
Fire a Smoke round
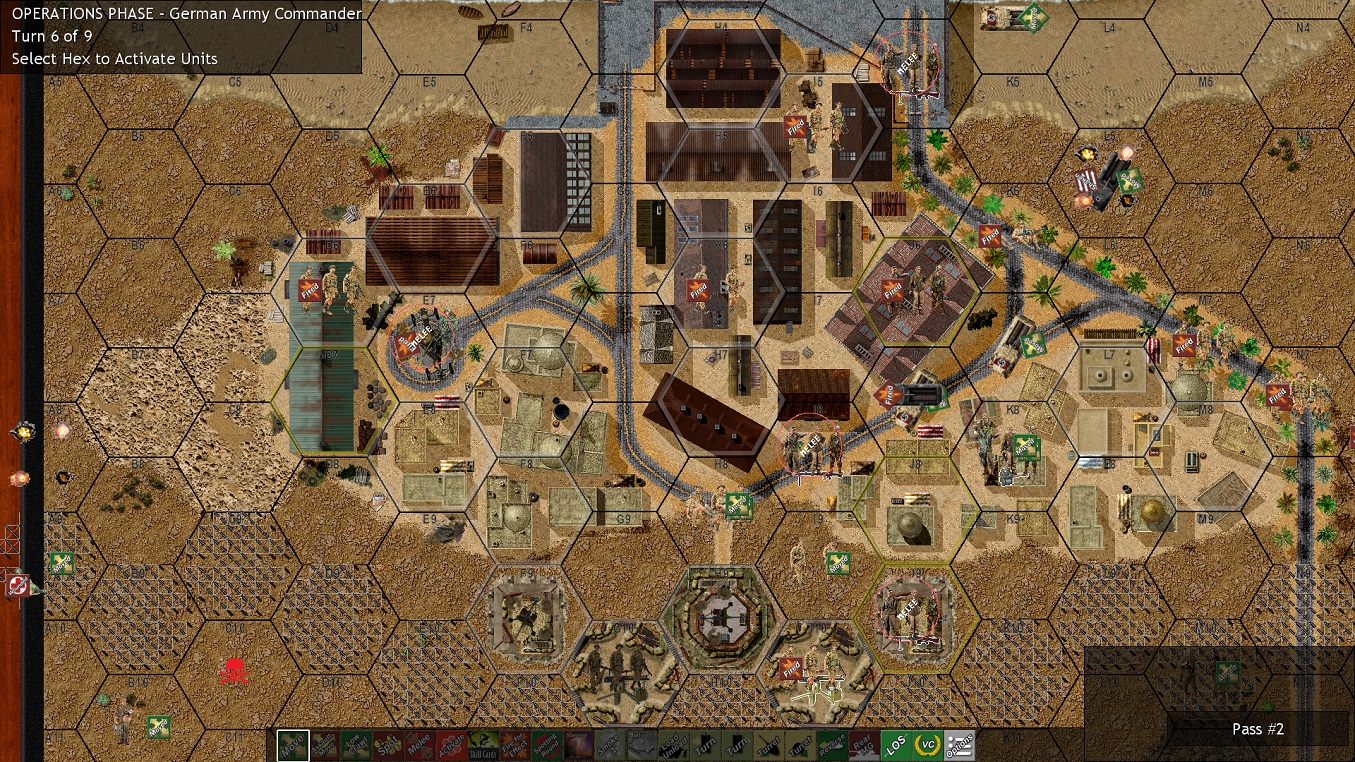(608, 745)
